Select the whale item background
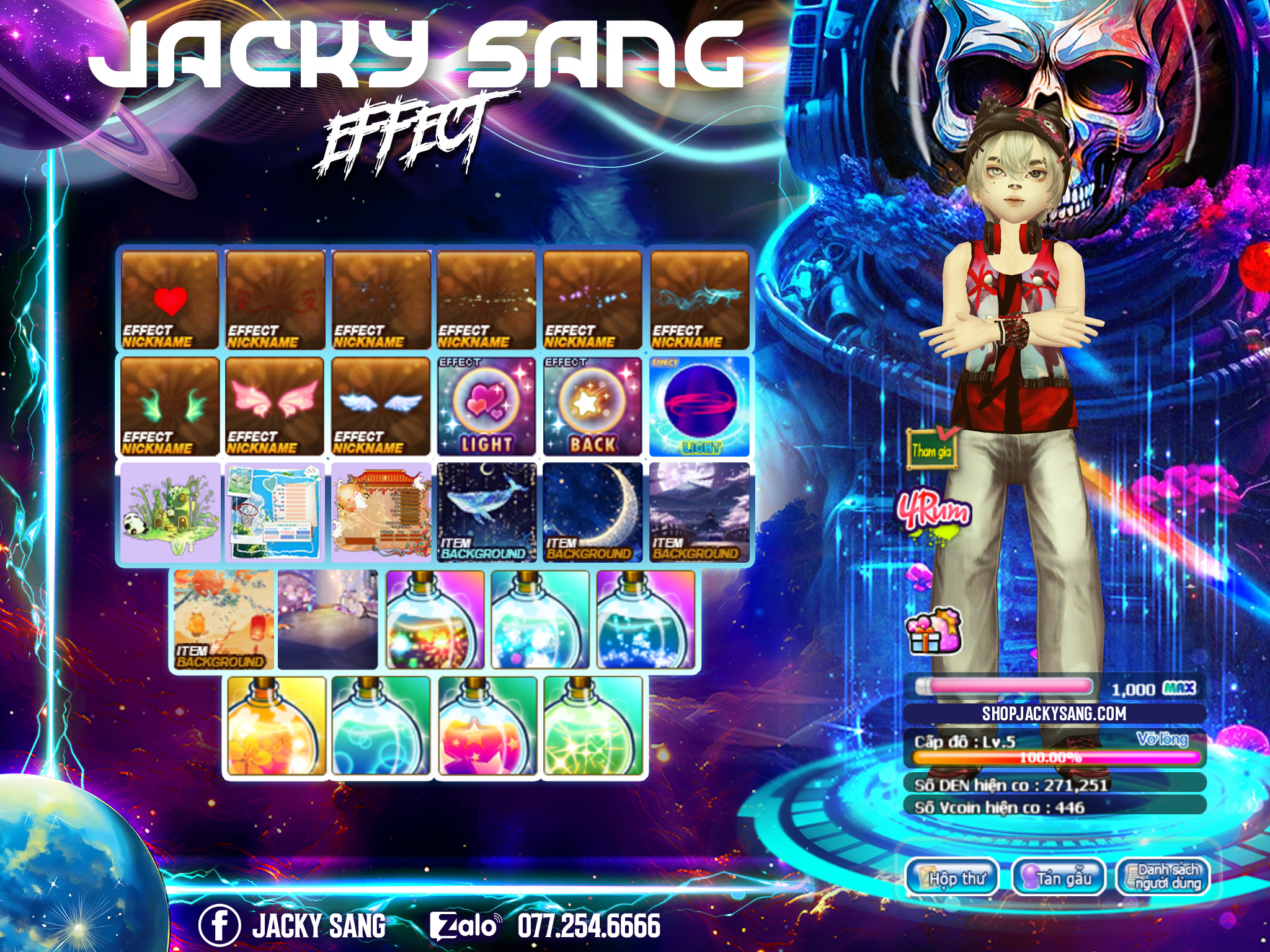 coord(487,513)
